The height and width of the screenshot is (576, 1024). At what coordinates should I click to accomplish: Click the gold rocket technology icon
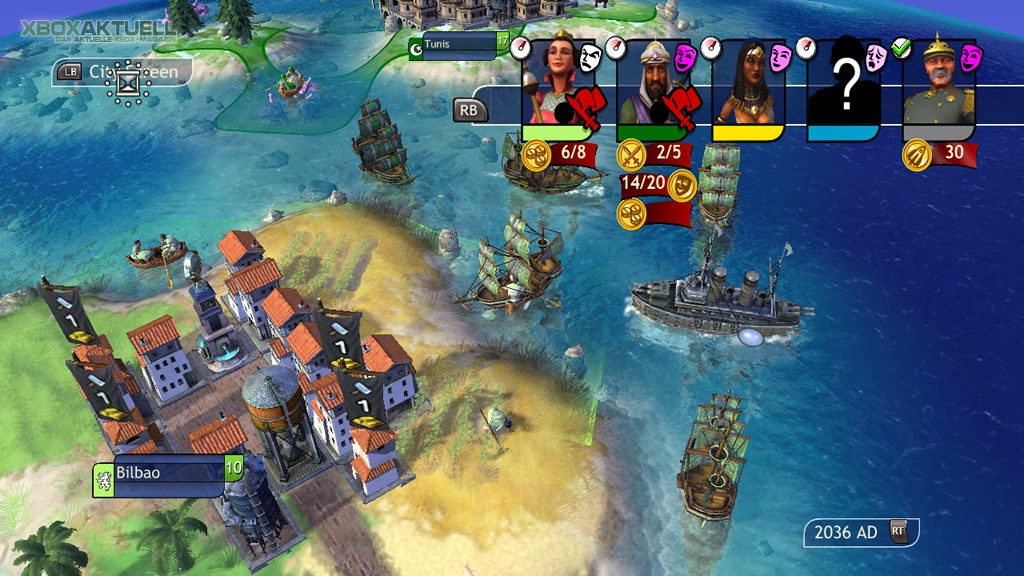[917, 155]
